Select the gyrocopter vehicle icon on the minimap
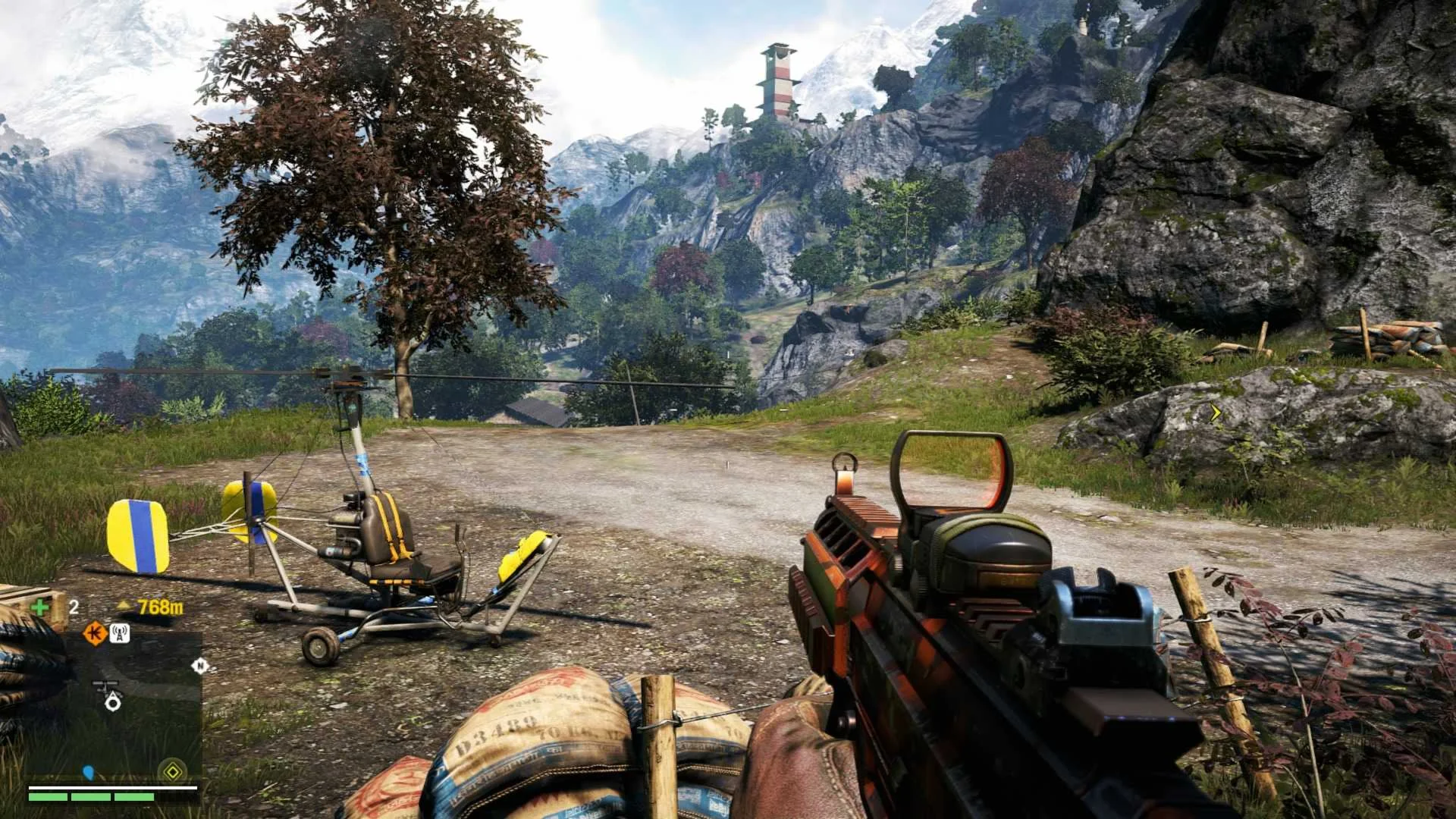1456x819 pixels. pos(107,687)
